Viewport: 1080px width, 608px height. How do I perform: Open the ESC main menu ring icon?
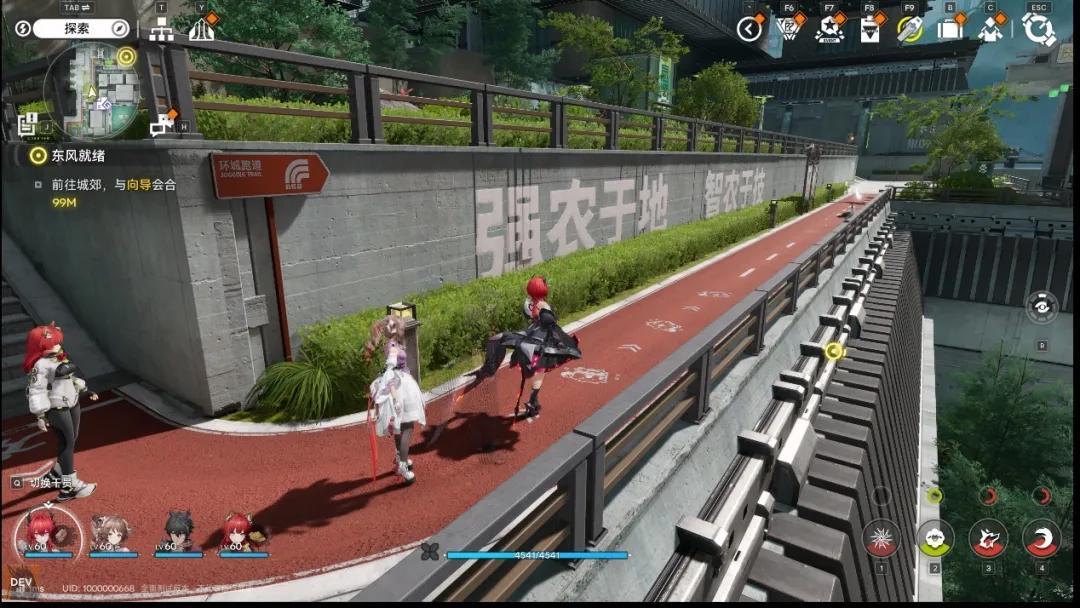[1038, 29]
